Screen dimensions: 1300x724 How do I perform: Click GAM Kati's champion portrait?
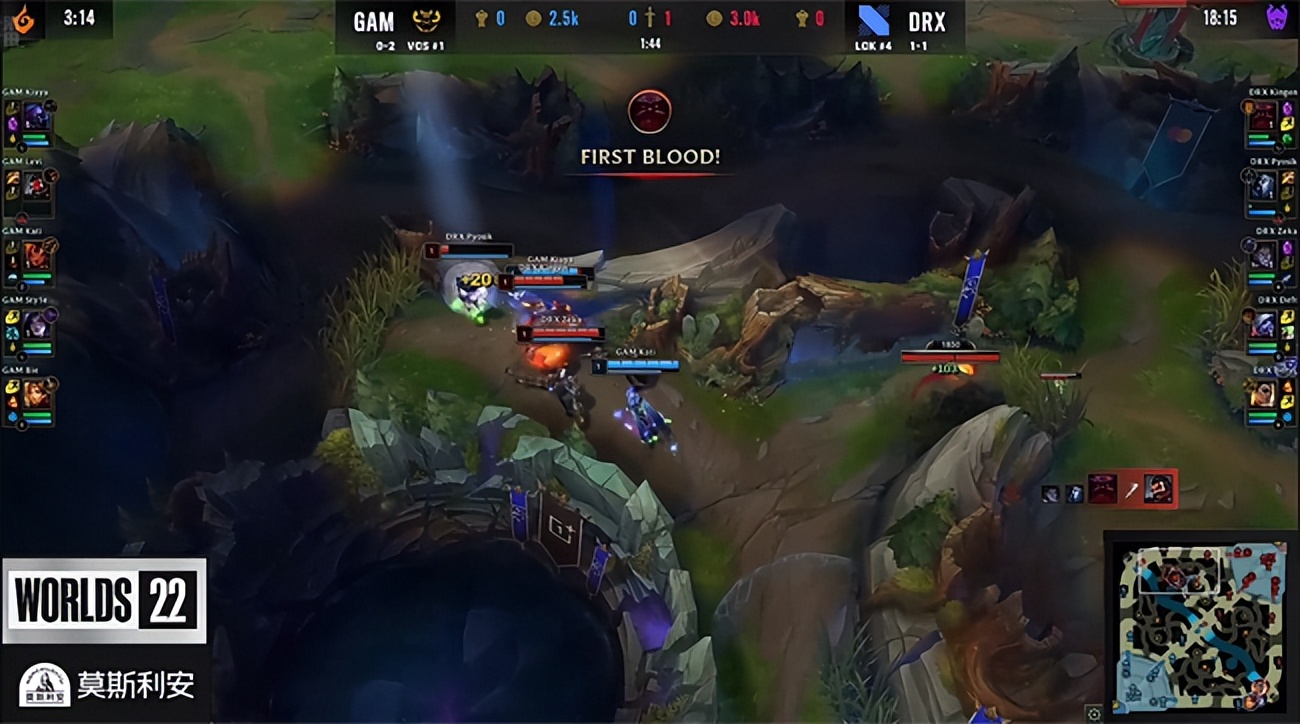(x=36, y=253)
